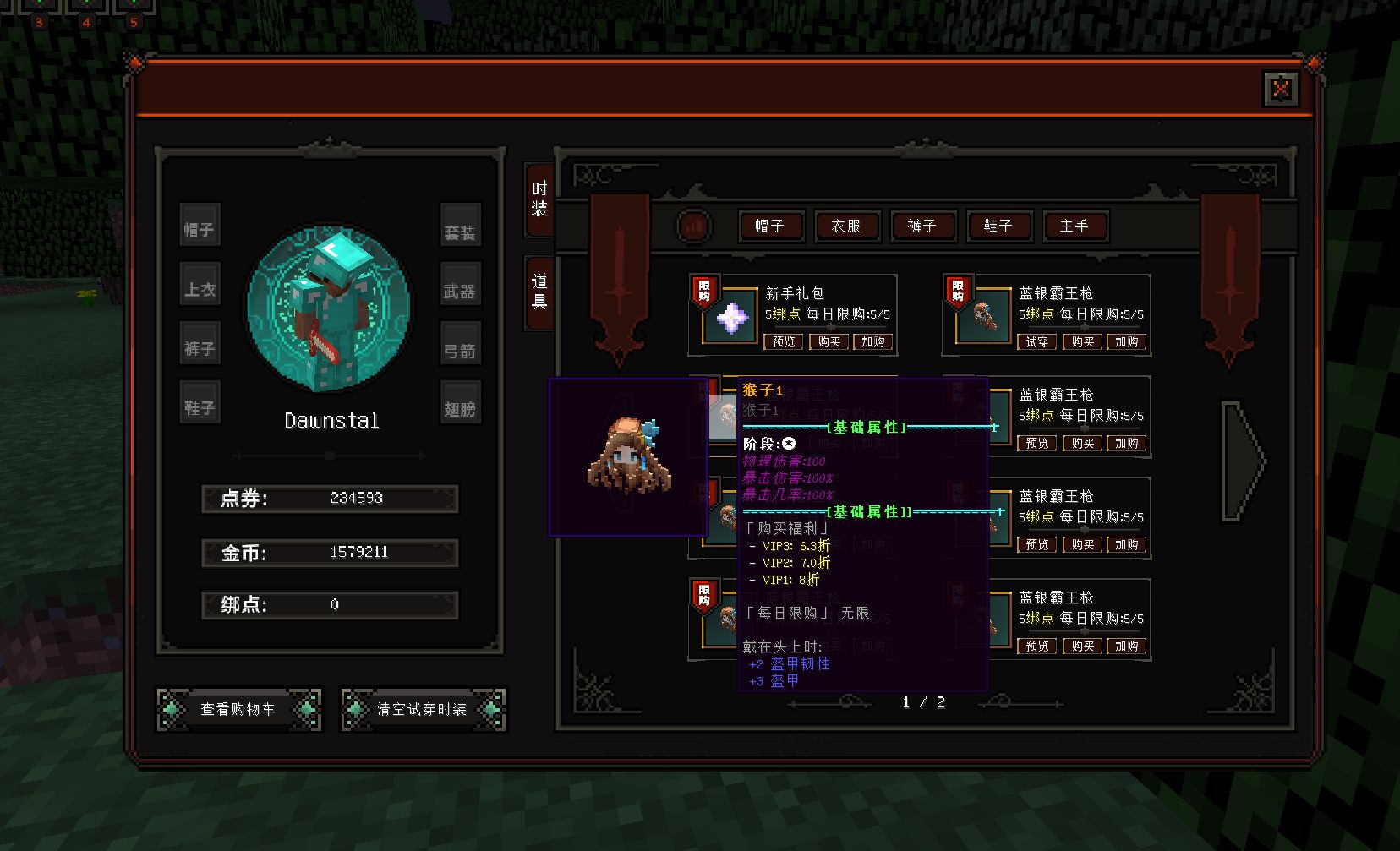Image resolution: width=1400 pixels, height=851 pixels.
Task: Filter shop by 主手 category
Action: click(x=1074, y=226)
